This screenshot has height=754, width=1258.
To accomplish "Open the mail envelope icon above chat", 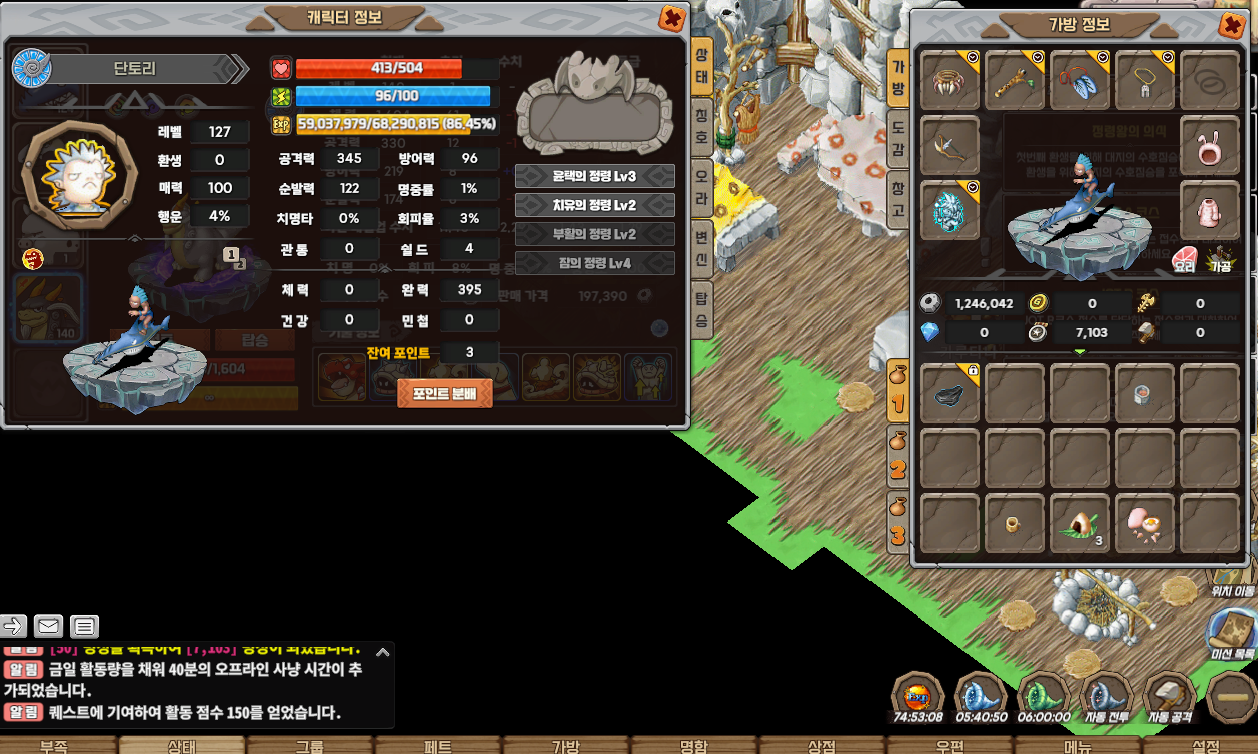I will click(48, 626).
